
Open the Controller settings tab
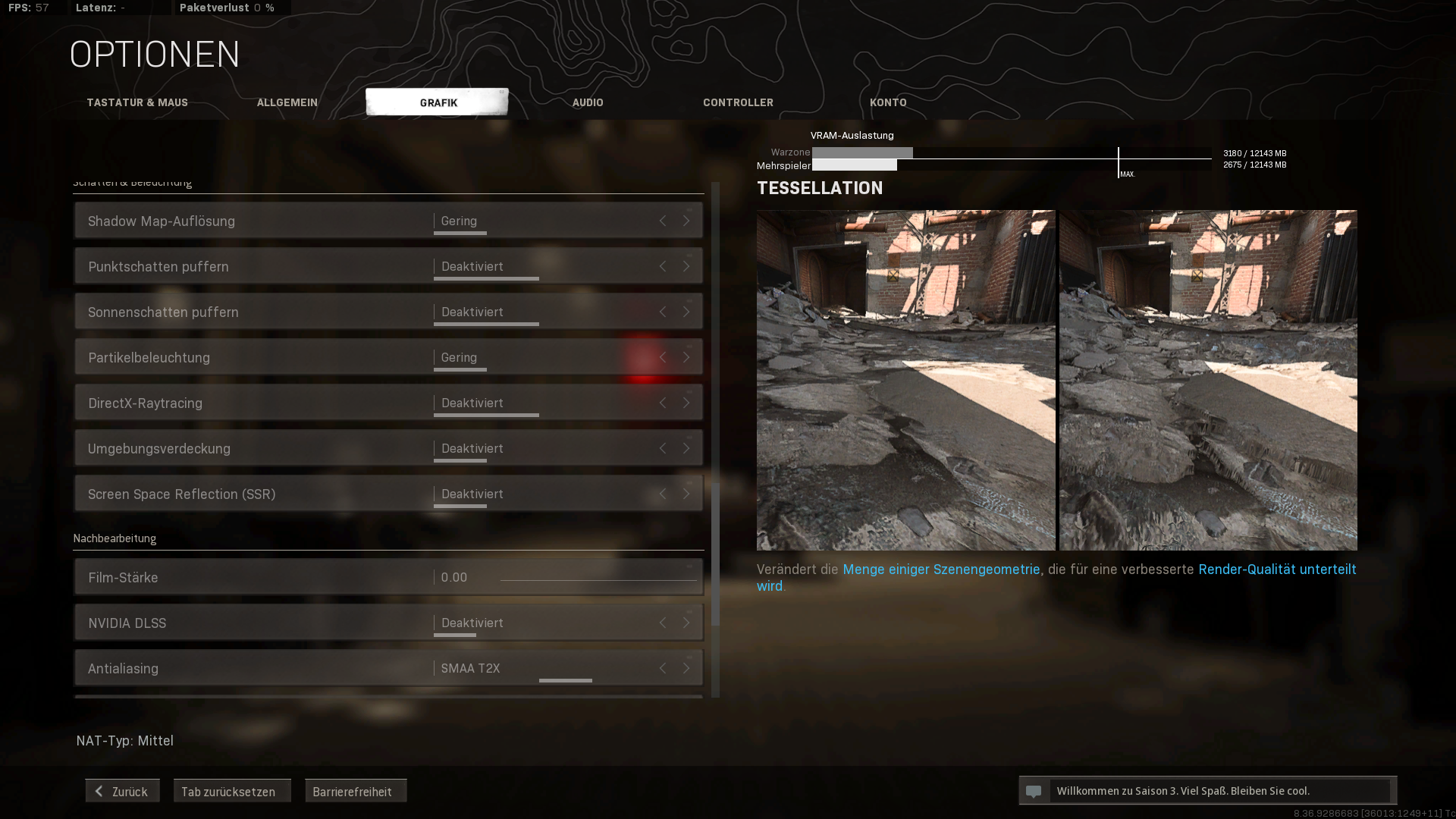(738, 102)
